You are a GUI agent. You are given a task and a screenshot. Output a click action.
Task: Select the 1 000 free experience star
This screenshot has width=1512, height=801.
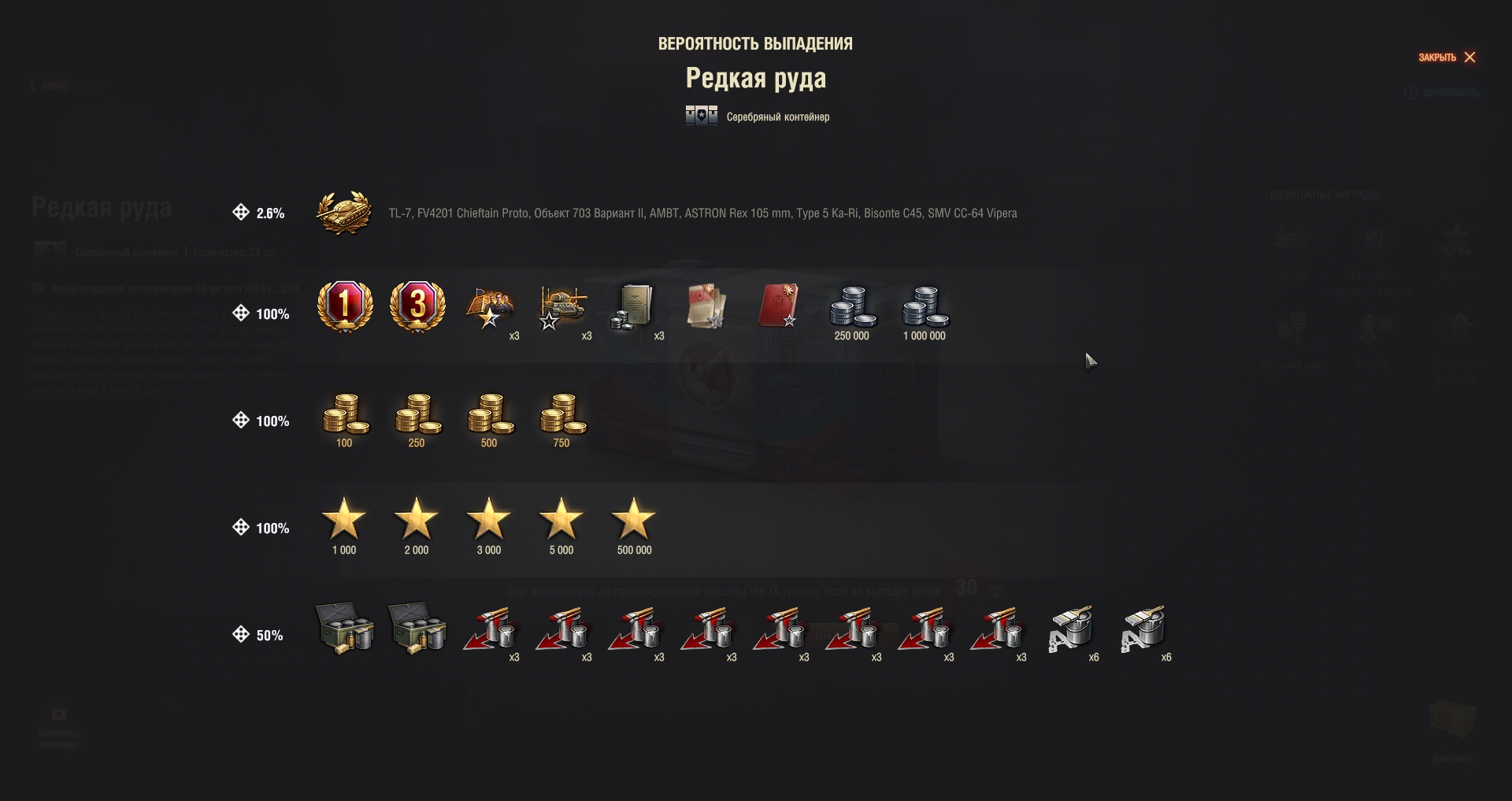pyautogui.click(x=344, y=520)
